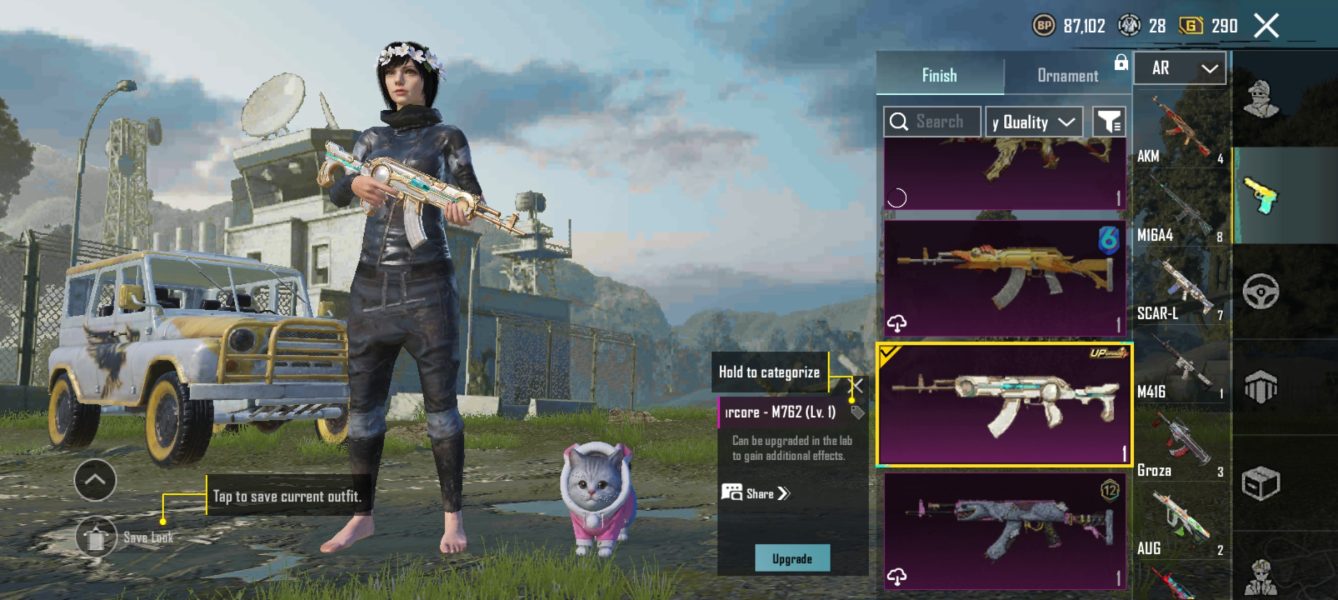This screenshot has width=1338, height=600.
Task: Open the skin filter funnel button
Action: point(1109,122)
